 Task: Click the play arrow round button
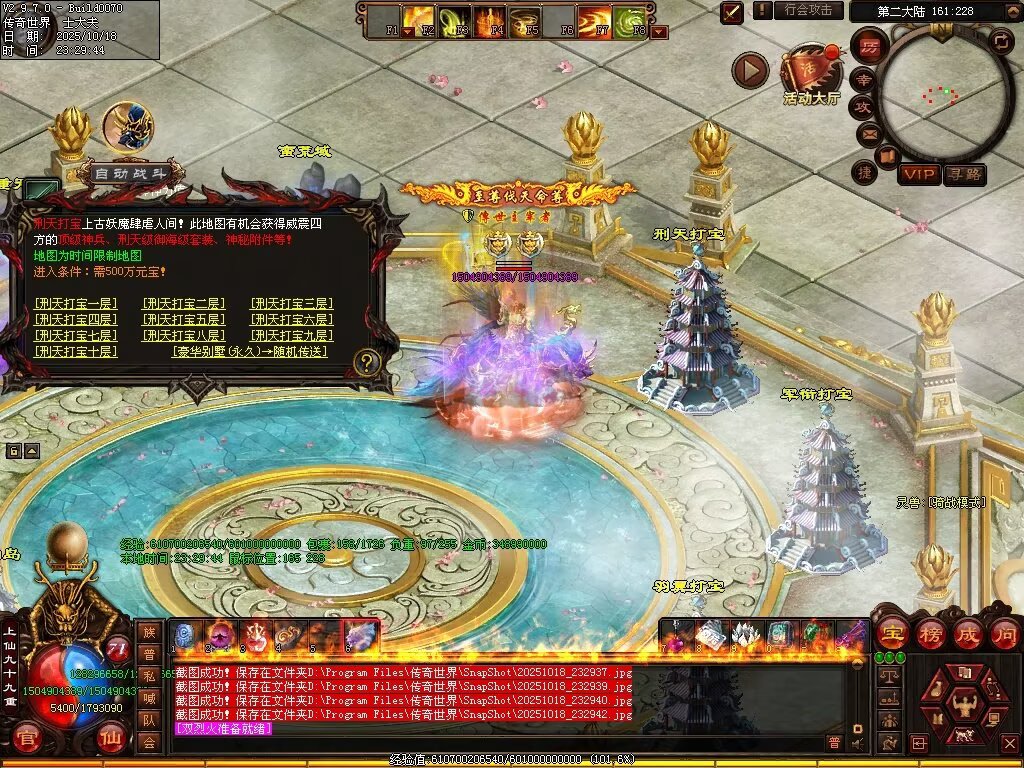[750, 70]
